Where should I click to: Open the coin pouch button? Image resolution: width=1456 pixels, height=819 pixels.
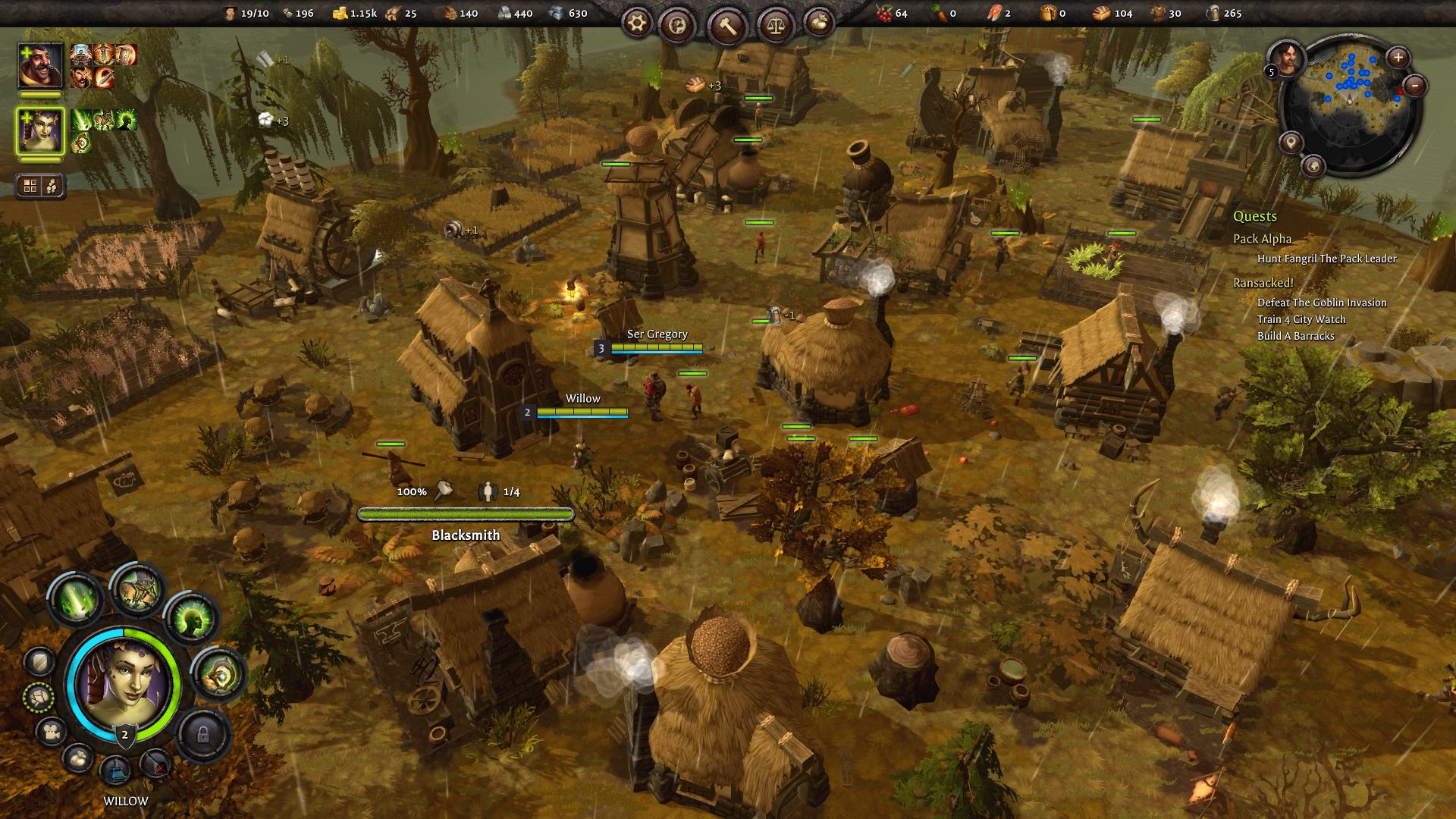(818, 23)
